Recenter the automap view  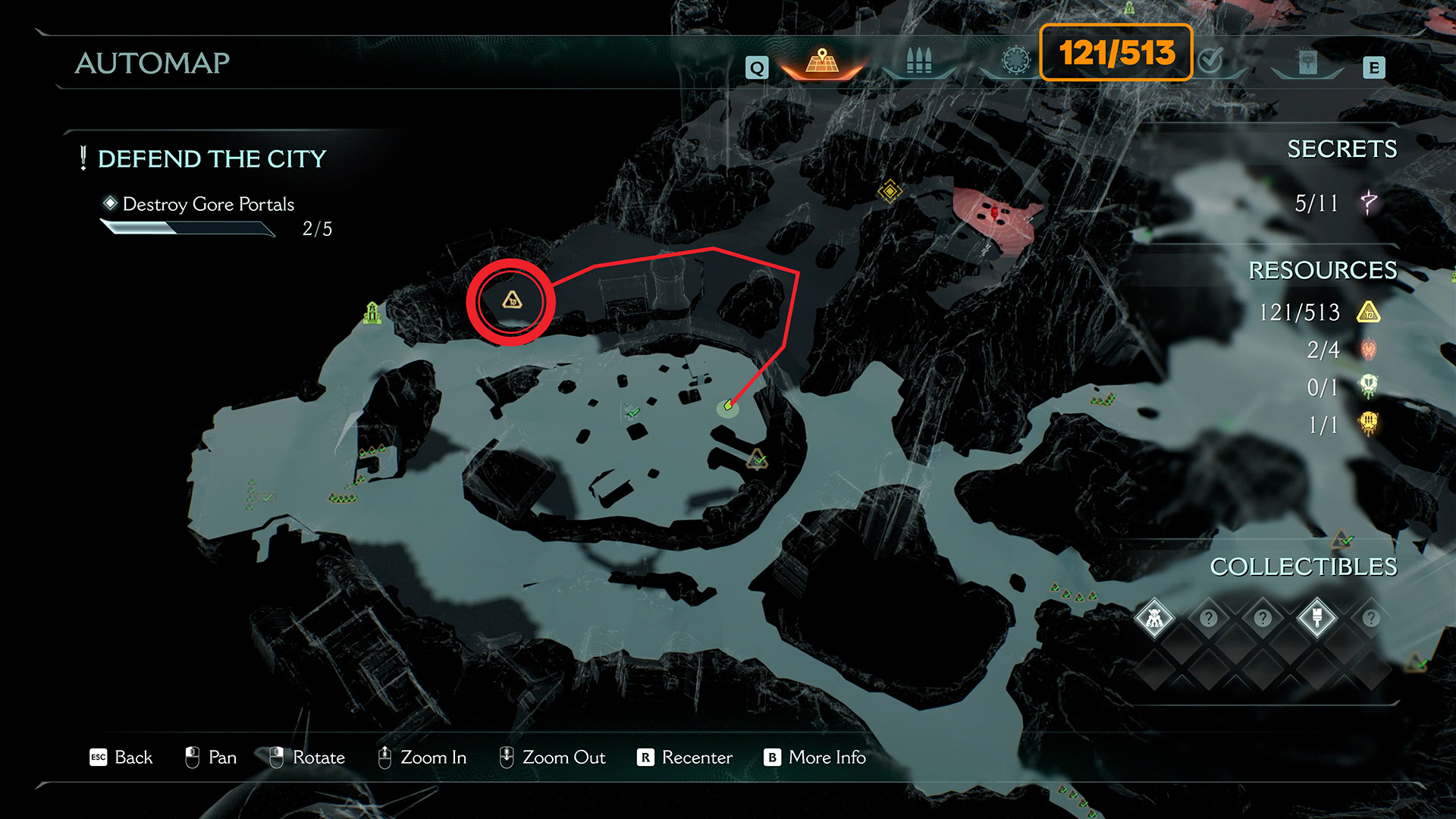685,757
